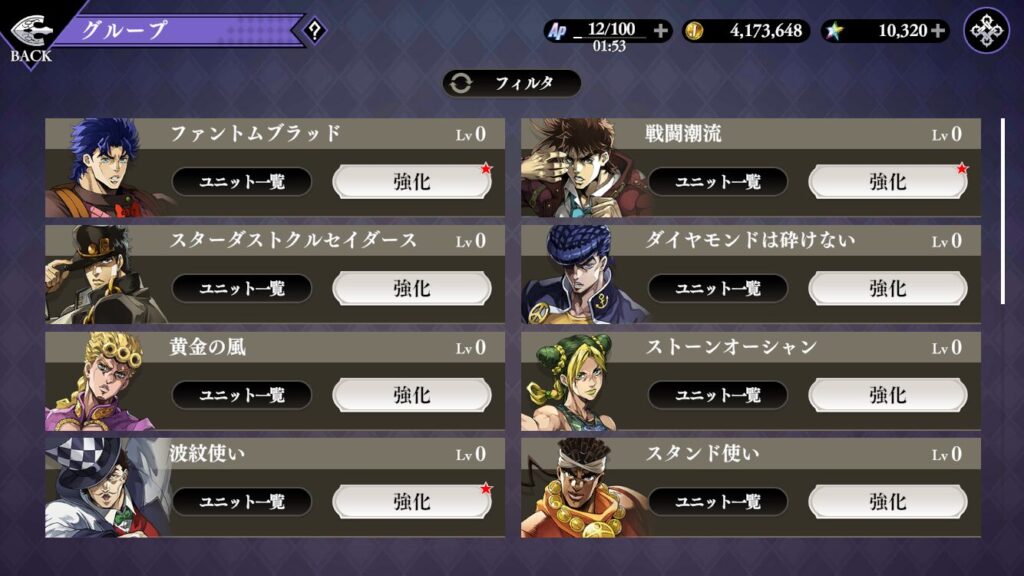Open the ornate round menu icon

coord(986,31)
